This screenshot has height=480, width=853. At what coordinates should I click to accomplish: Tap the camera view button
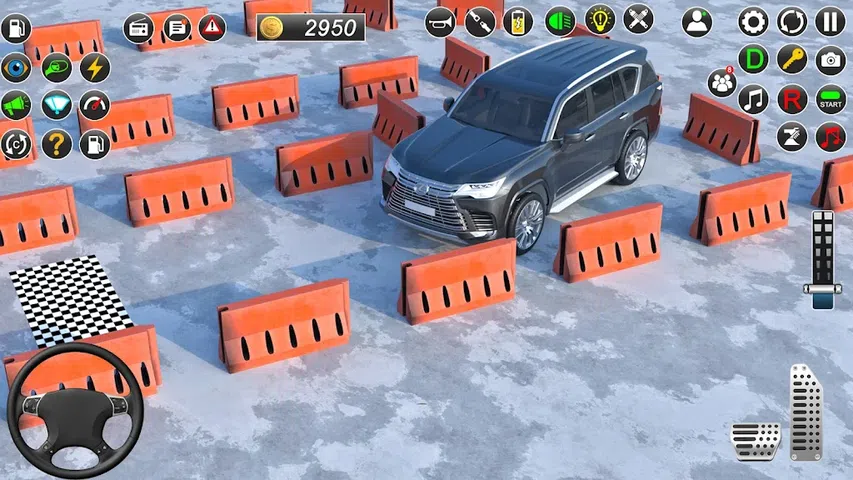point(830,60)
